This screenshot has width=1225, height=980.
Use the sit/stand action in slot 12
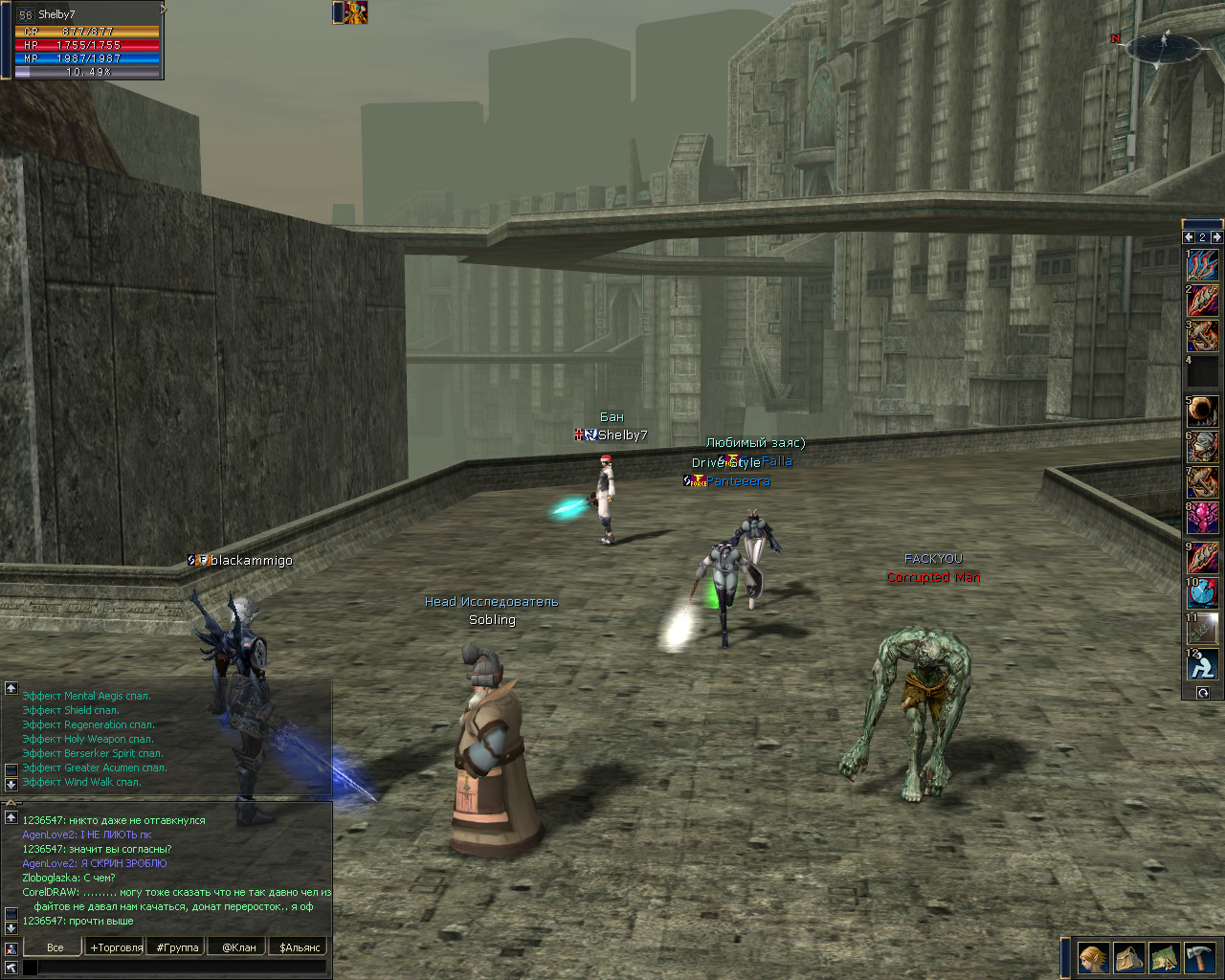pos(1203,664)
